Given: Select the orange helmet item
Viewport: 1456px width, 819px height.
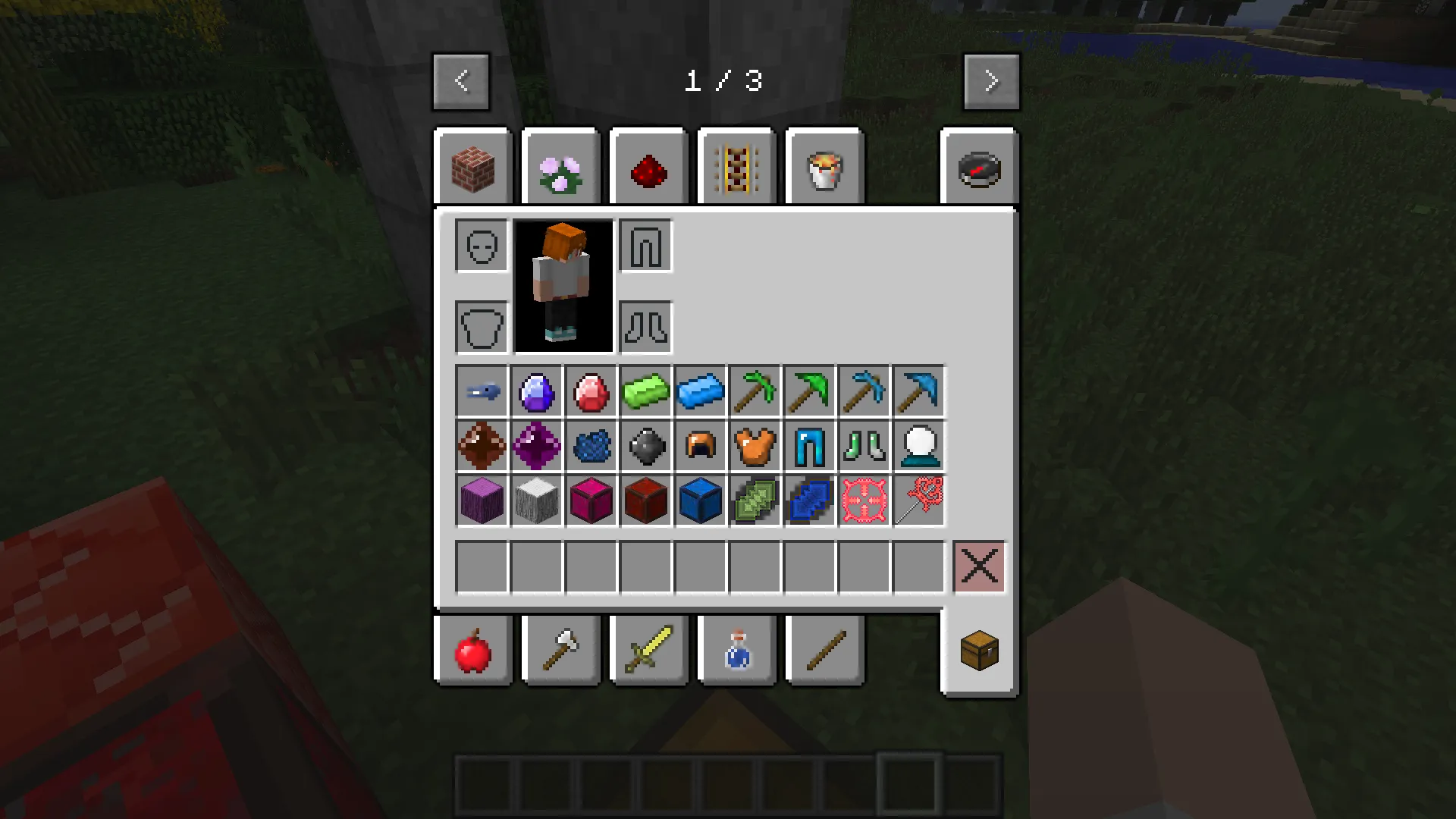Looking at the screenshot, I should coord(700,446).
